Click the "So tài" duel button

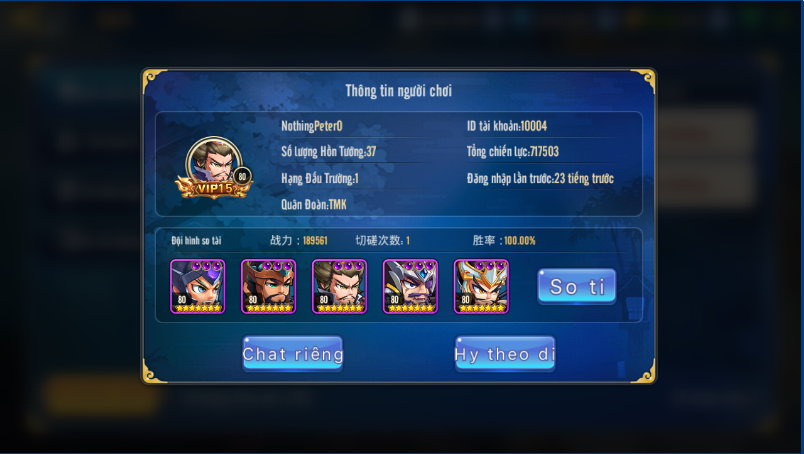coord(577,286)
